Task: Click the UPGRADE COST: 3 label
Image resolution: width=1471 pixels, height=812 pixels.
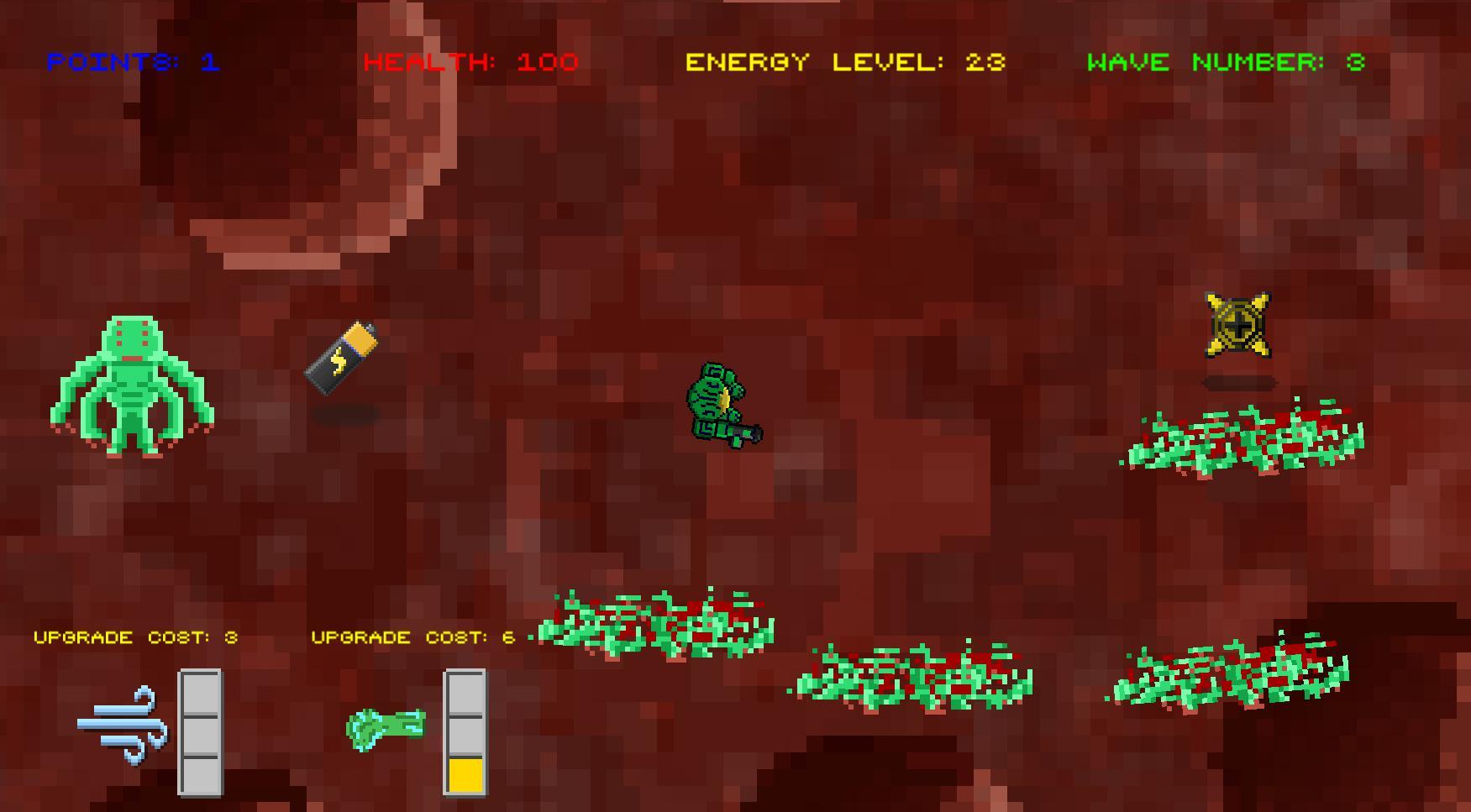Action: tap(137, 637)
